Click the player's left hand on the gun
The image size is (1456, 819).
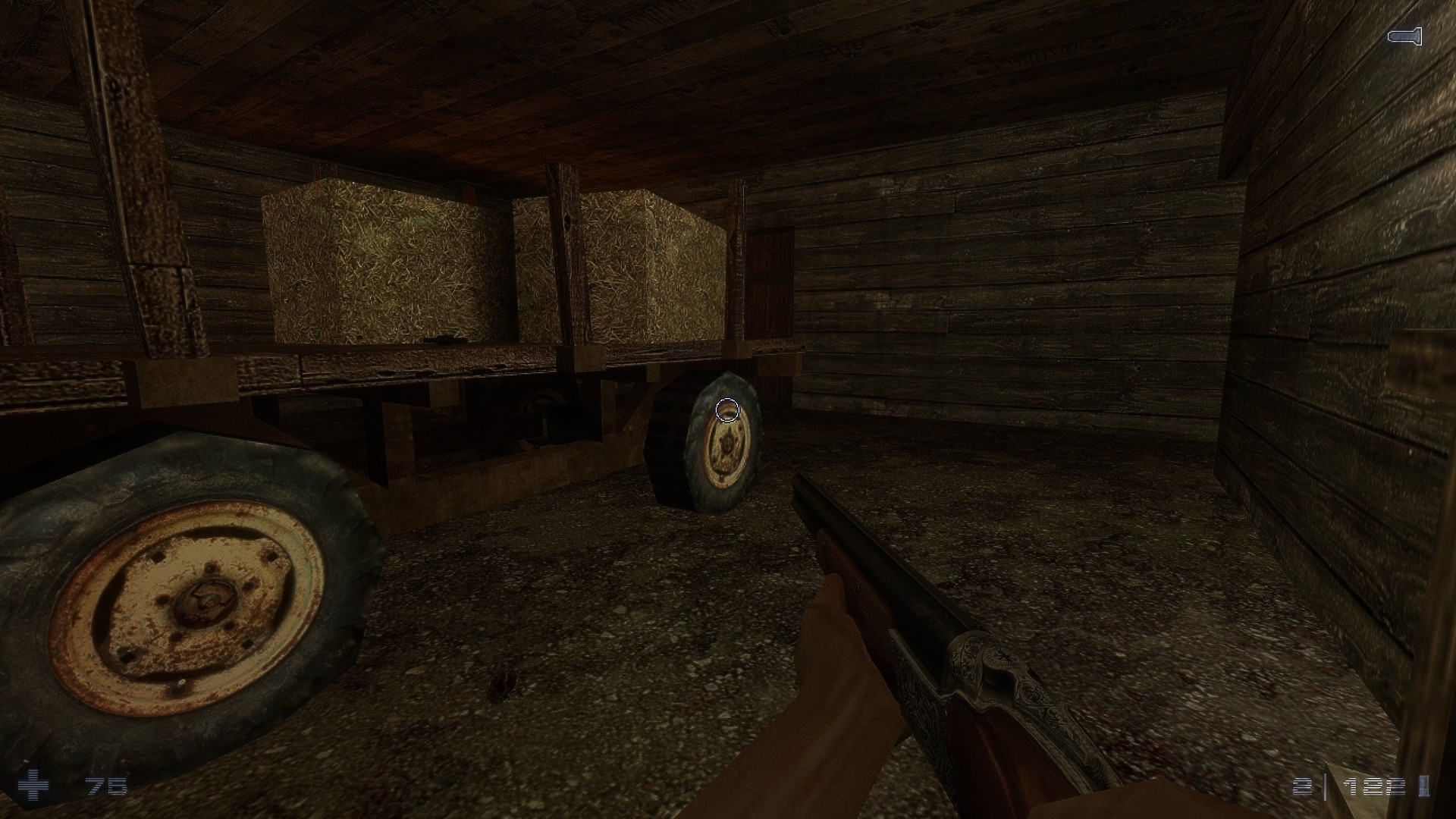tap(834, 682)
